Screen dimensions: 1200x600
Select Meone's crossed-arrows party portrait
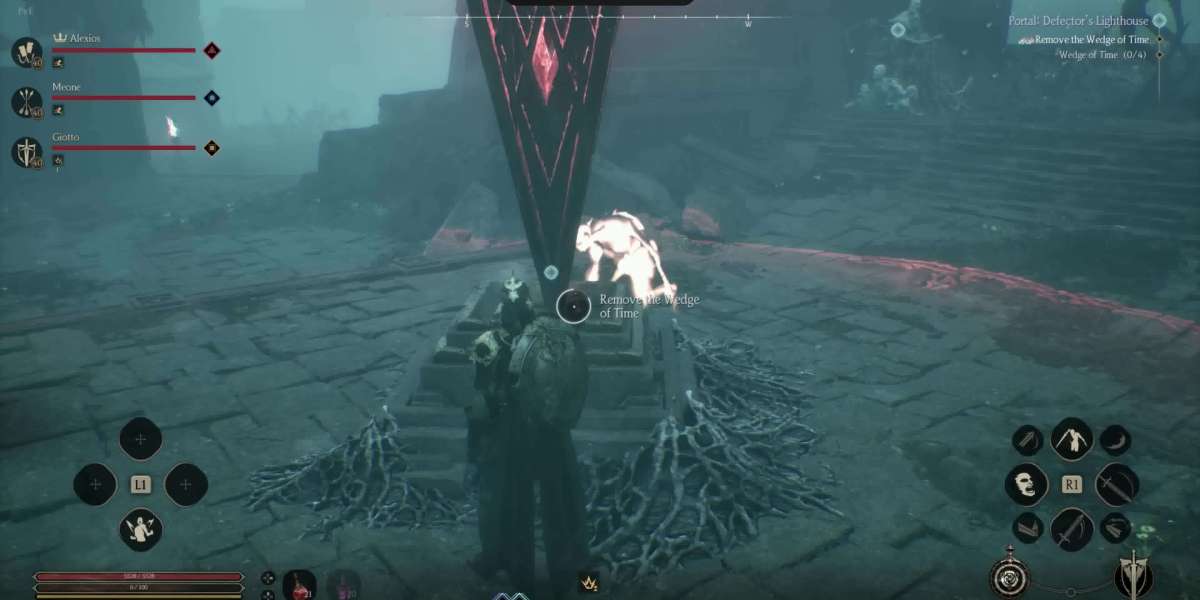[27, 101]
